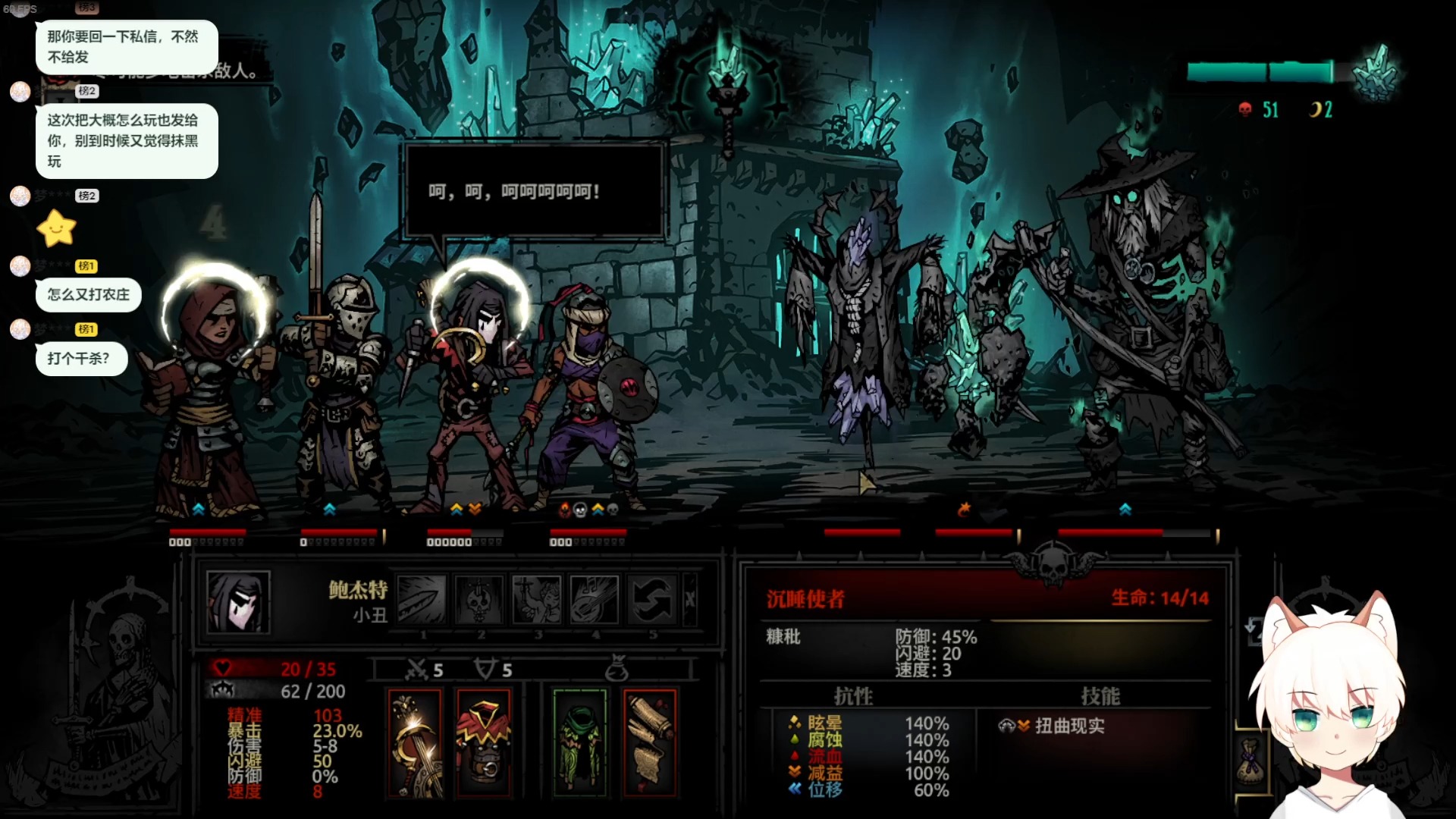Inspect the sickle and lute weapon slot
The image size is (1456, 819).
pyautogui.click(x=415, y=743)
